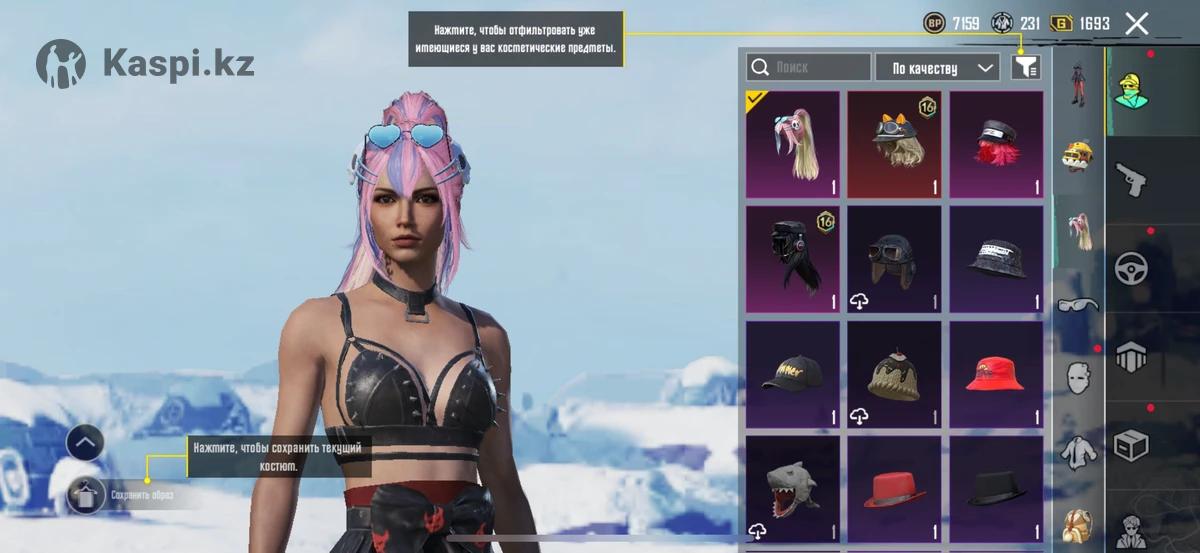Toggle the owned cosmetics filter funnel icon
The image size is (1200, 553).
1026,67
